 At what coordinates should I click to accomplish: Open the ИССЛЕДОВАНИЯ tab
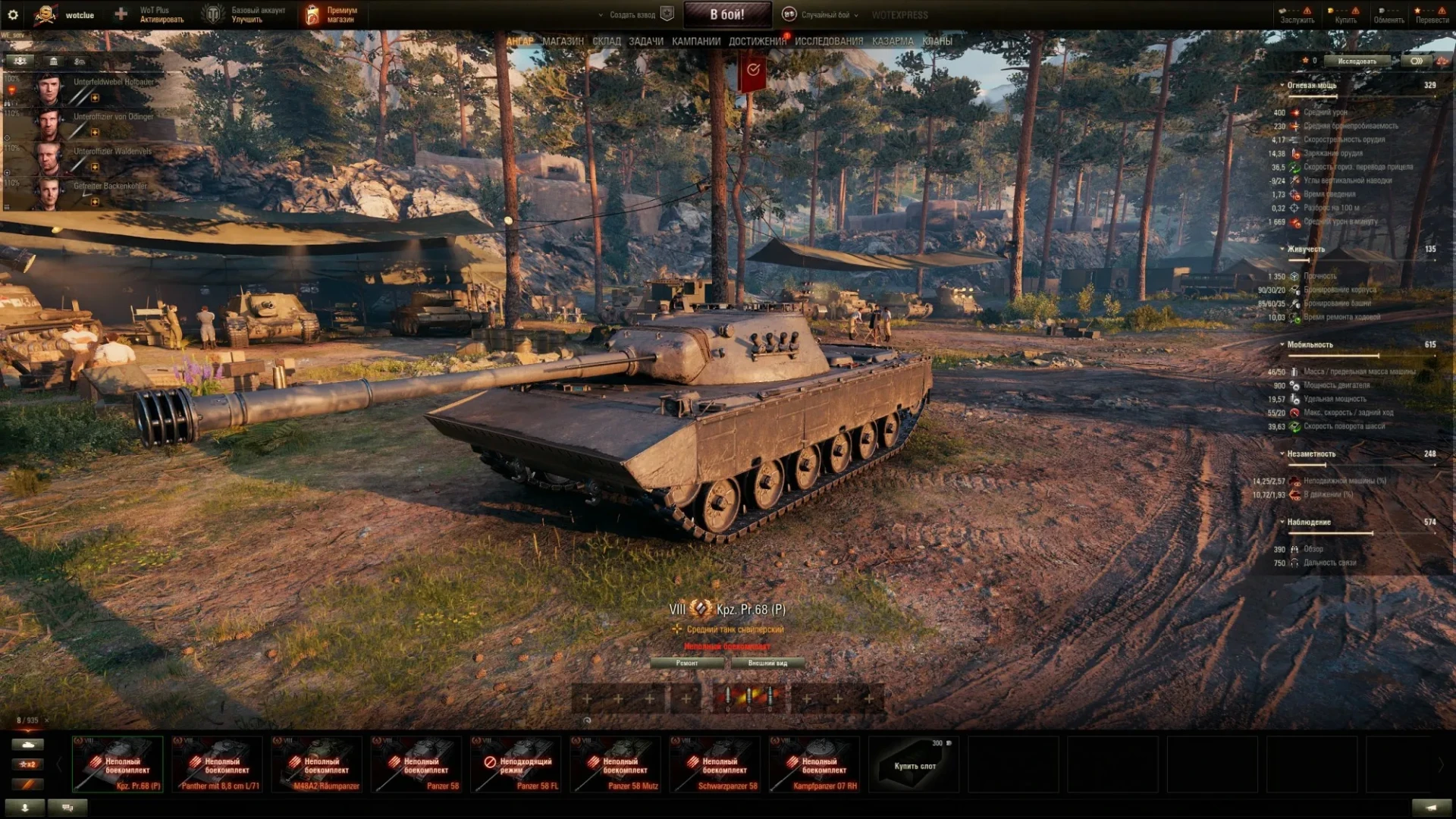pos(828,41)
